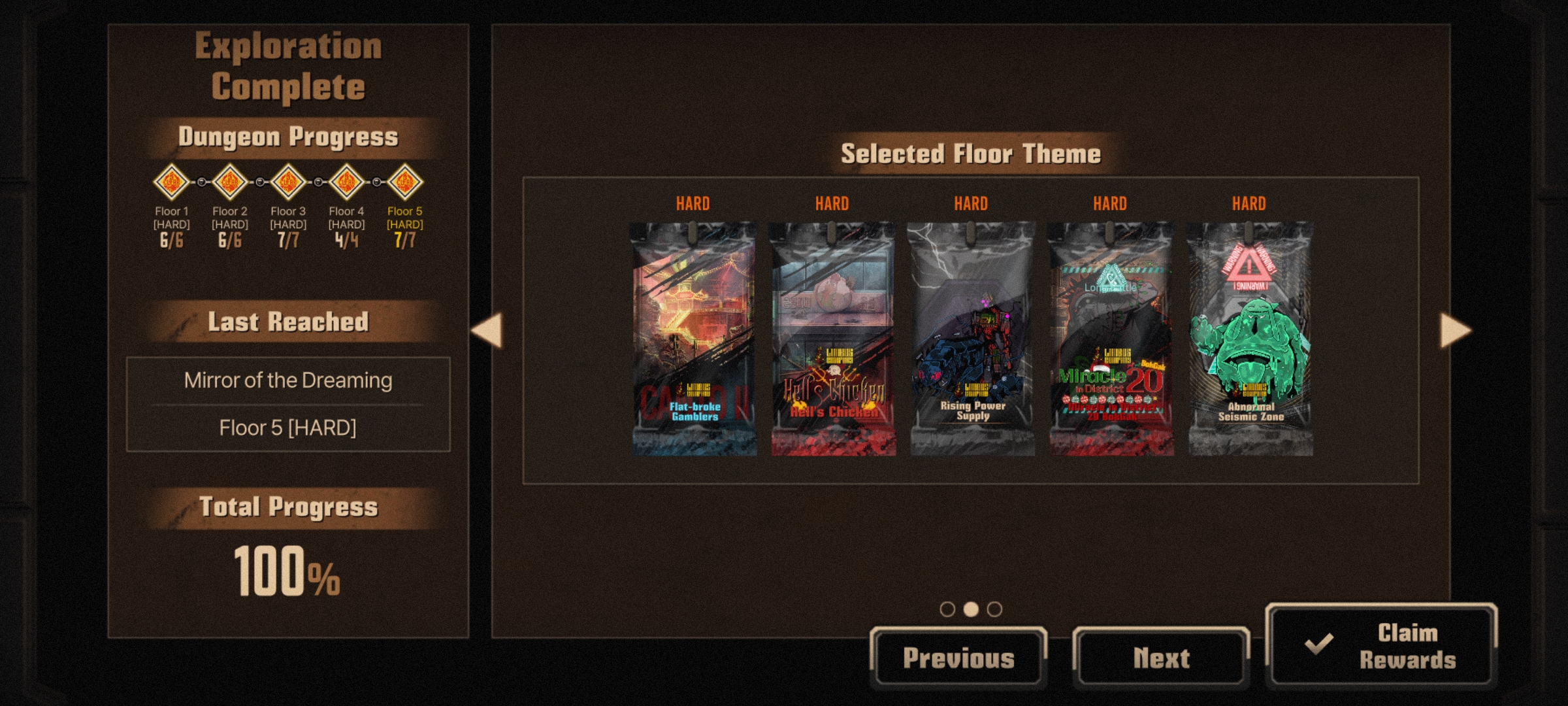The width and height of the screenshot is (1568, 706).
Task: Click the right arrow beside floor themes
Action: point(1456,330)
